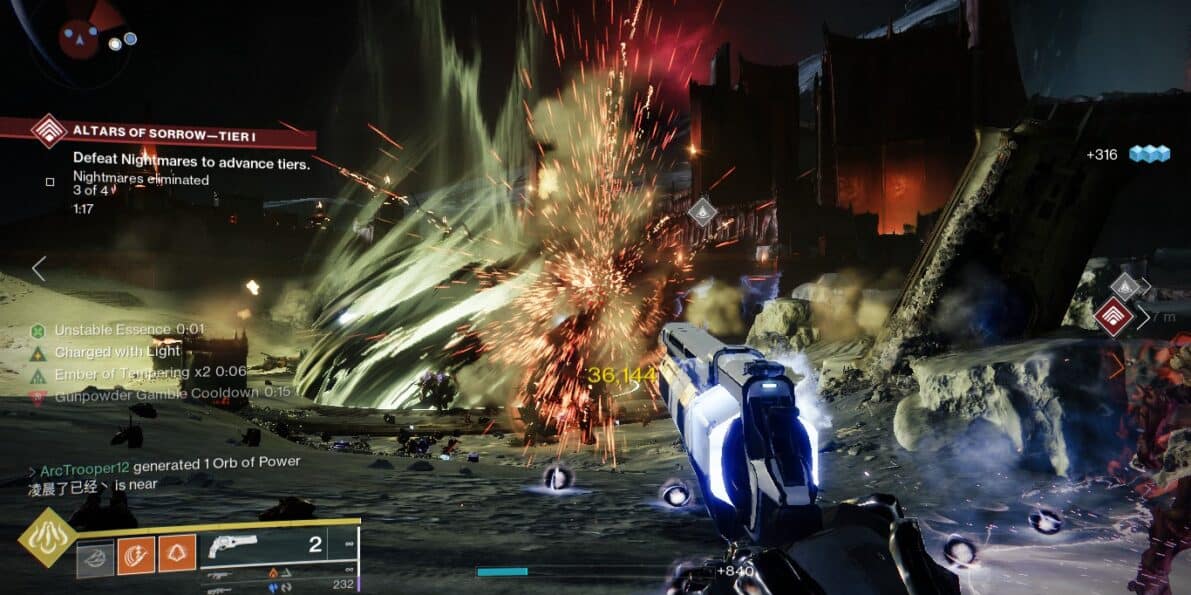Activate the golden Super ability diamond
Image resolution: width=1191 pixels, height=595 pixels.
click(x=46, y=537)
